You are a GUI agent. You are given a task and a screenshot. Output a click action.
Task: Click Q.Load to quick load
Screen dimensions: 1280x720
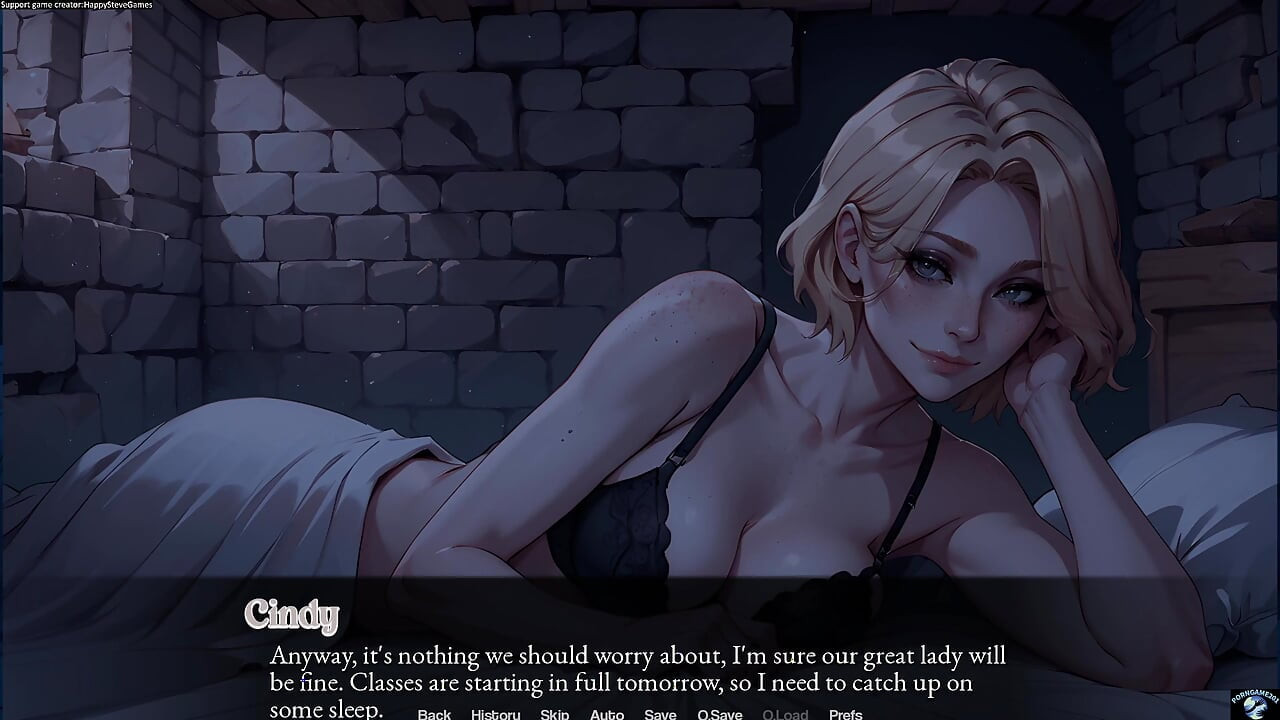point(785,714)
